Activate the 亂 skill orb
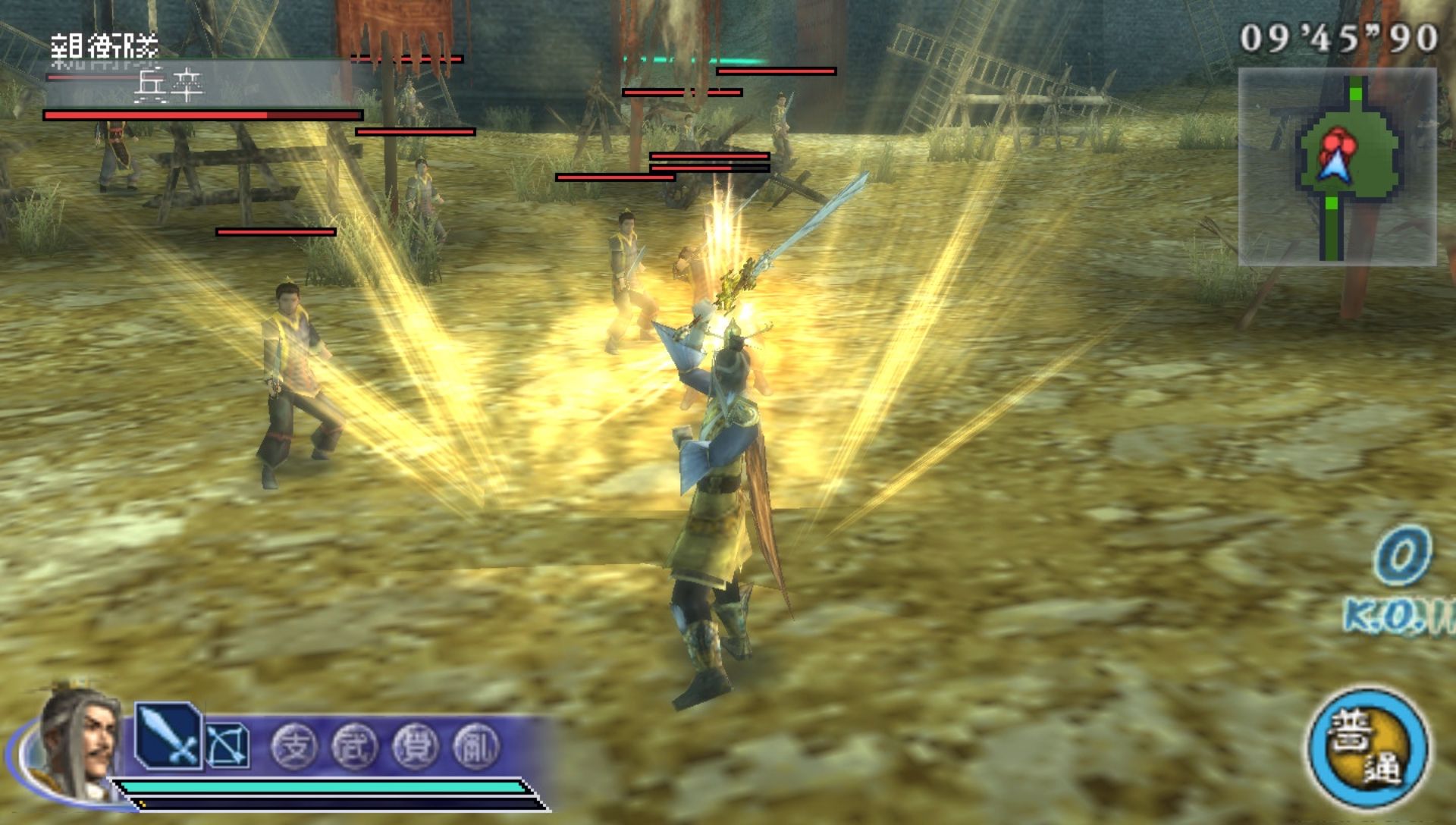 [475, 746]
